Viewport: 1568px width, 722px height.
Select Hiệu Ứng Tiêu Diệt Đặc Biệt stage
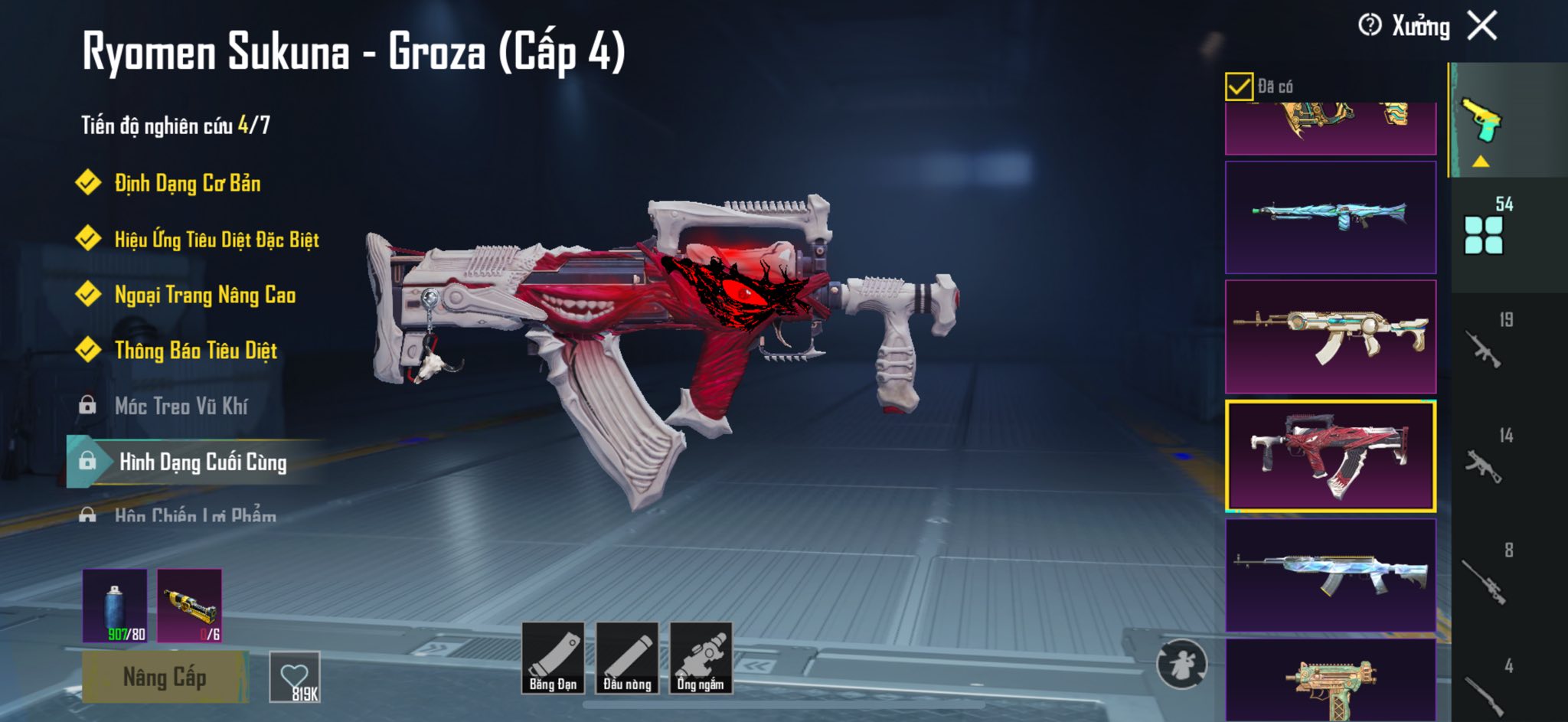coord(216,239)
